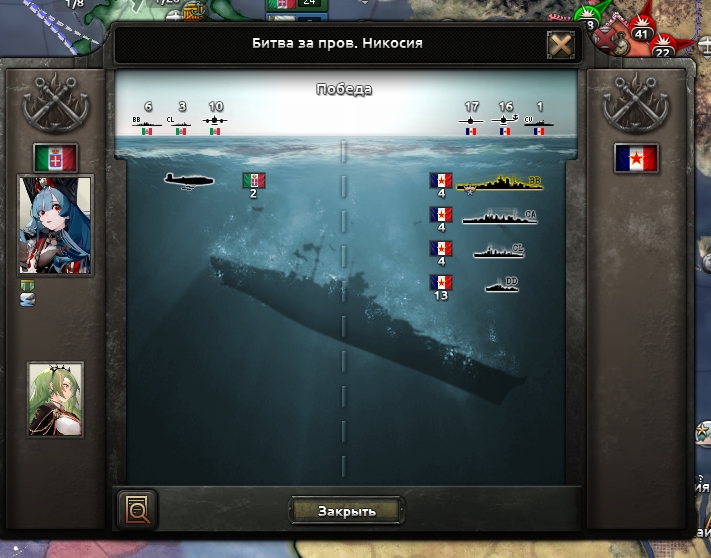
Task: Click the French flag on the right panel
Action: pos(635,158)
